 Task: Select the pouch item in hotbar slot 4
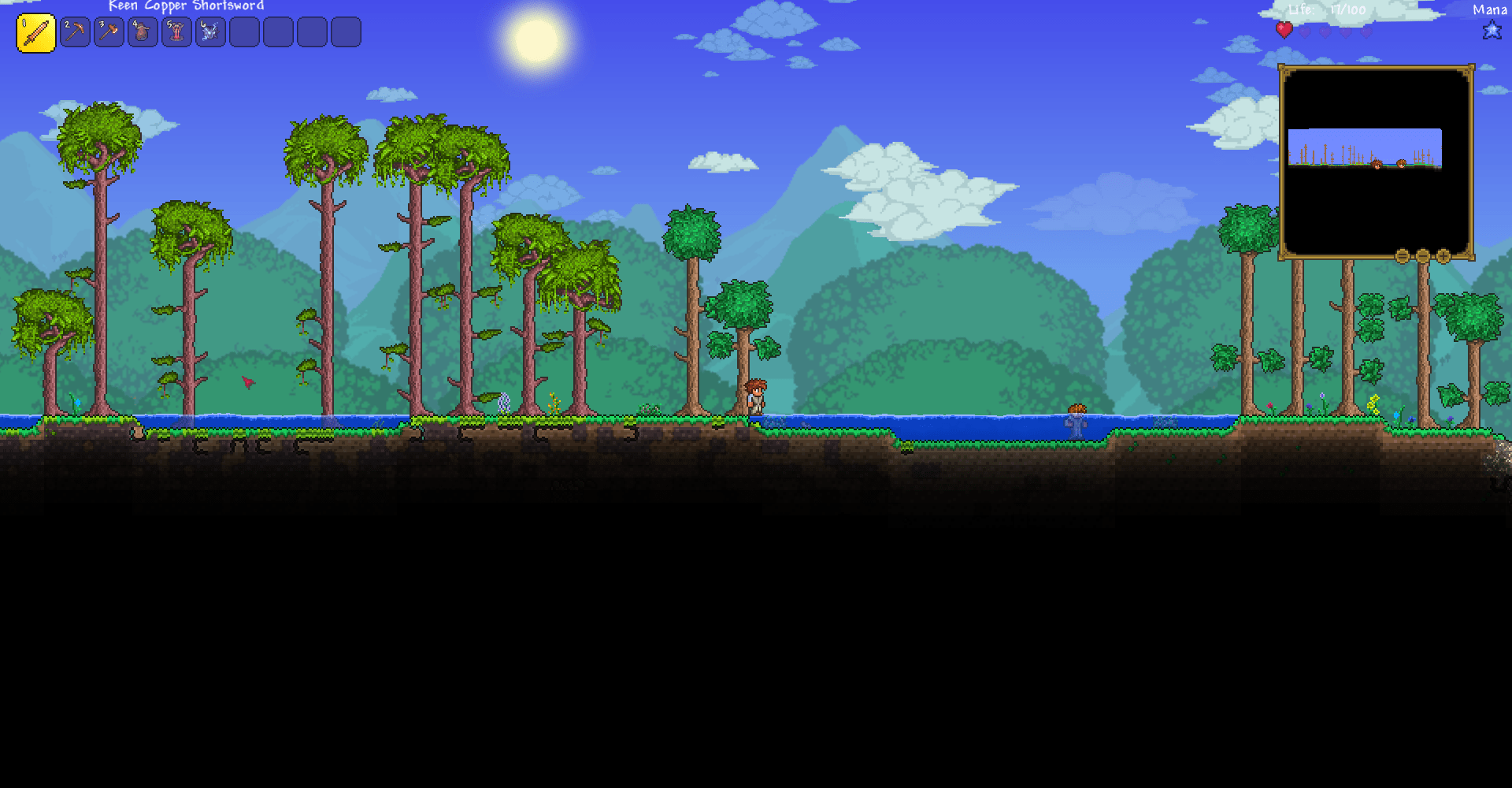tap(143, 32)
